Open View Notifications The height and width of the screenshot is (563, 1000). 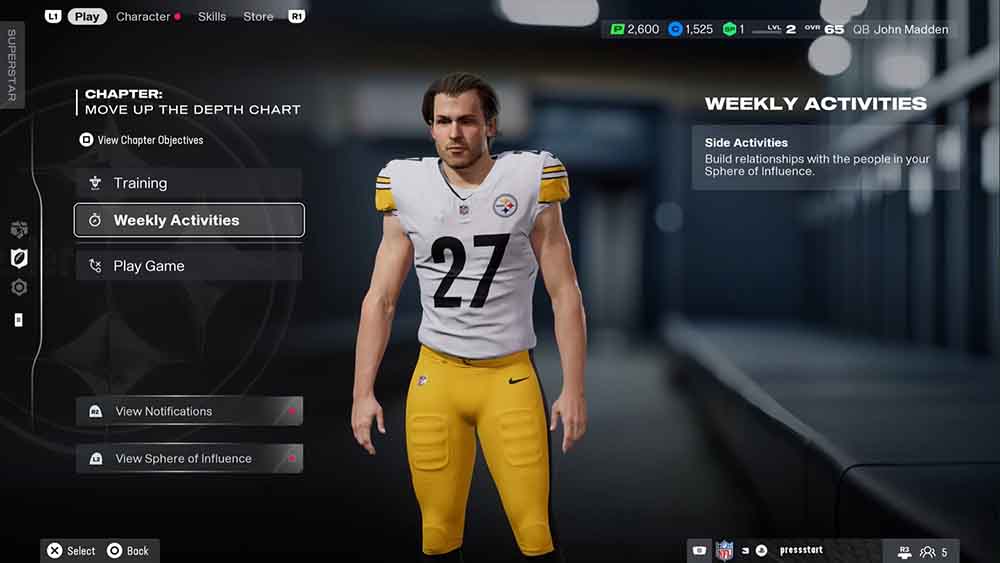189,411
